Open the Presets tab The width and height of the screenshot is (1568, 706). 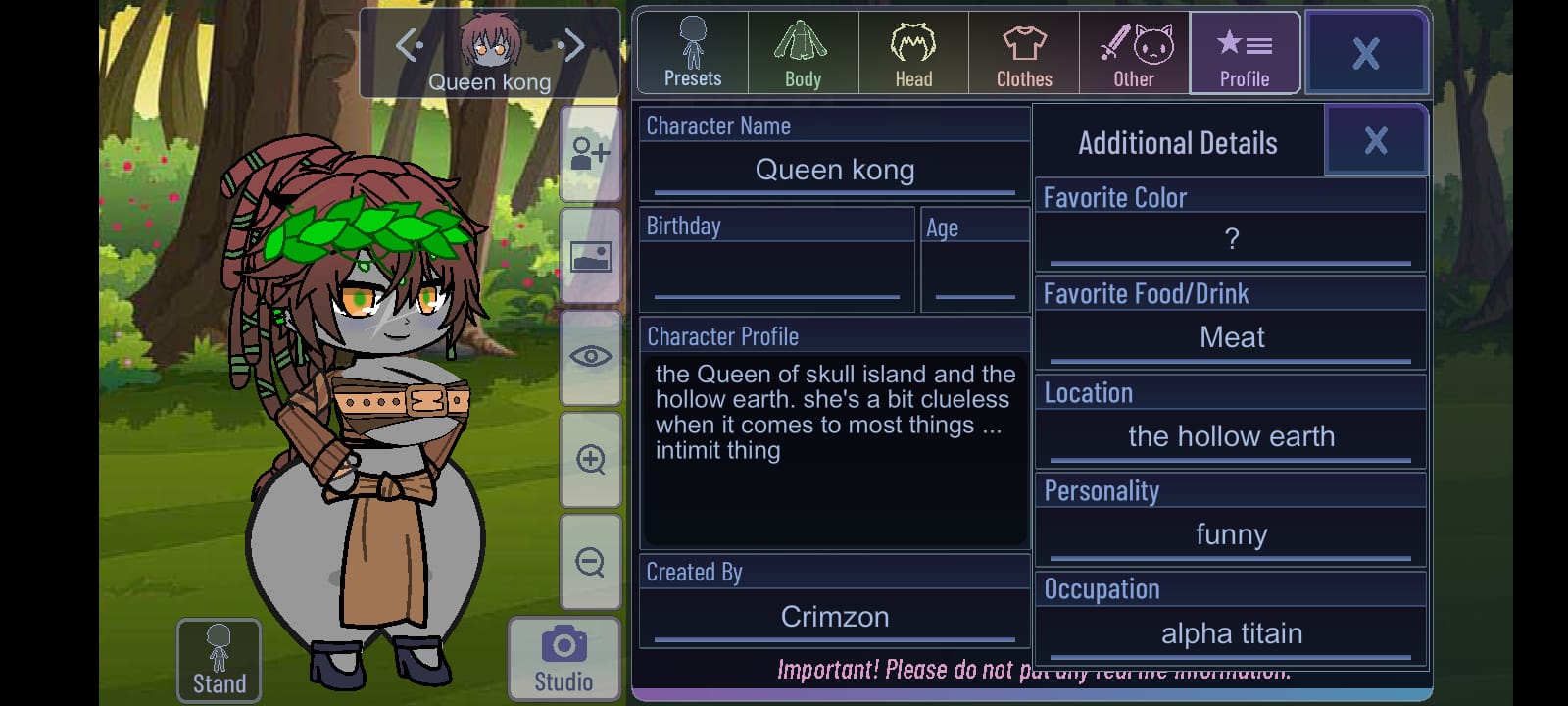(693, 53)
